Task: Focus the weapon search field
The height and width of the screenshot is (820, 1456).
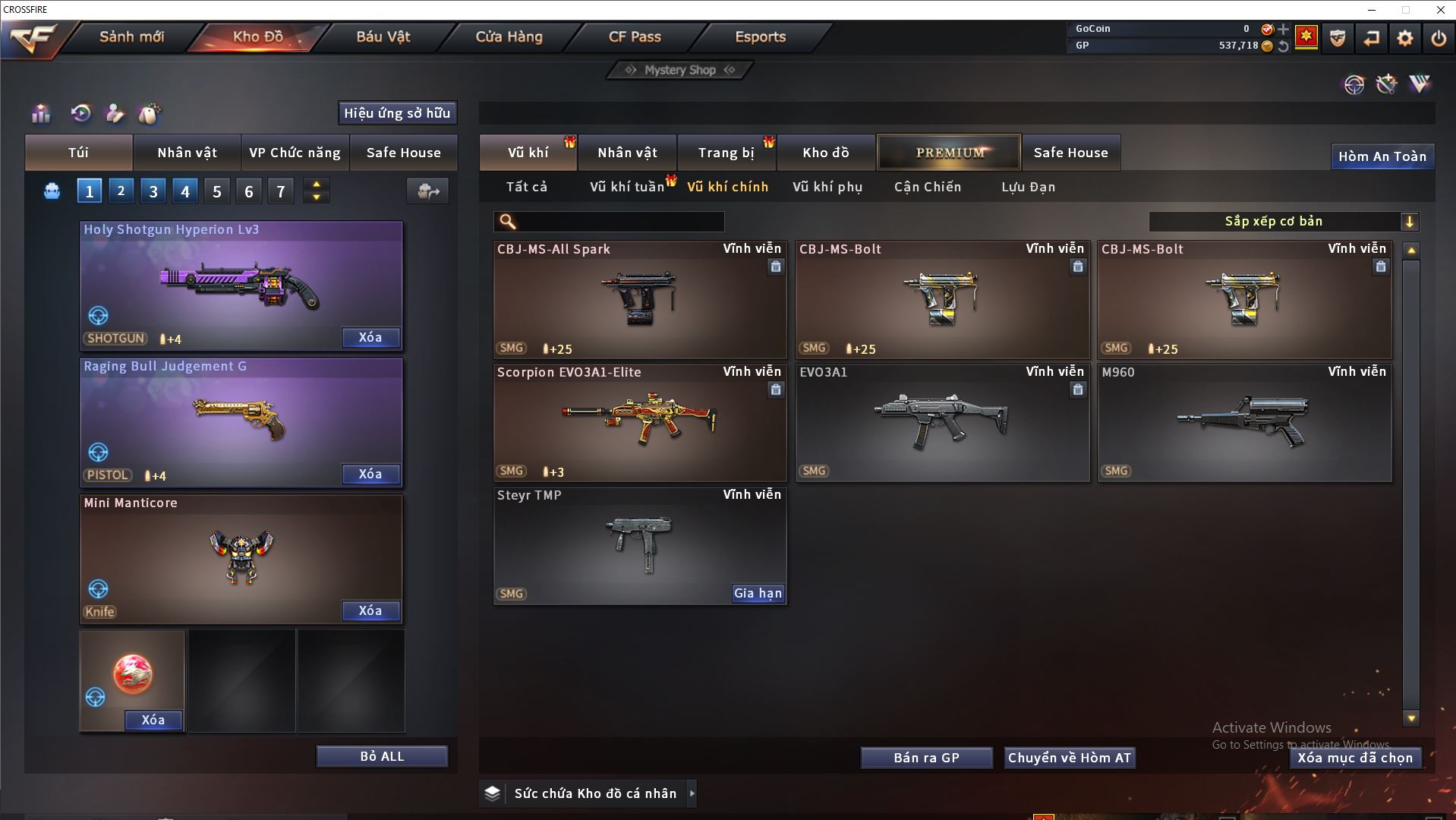Action: pyautogui.click(x=619, y=222)
